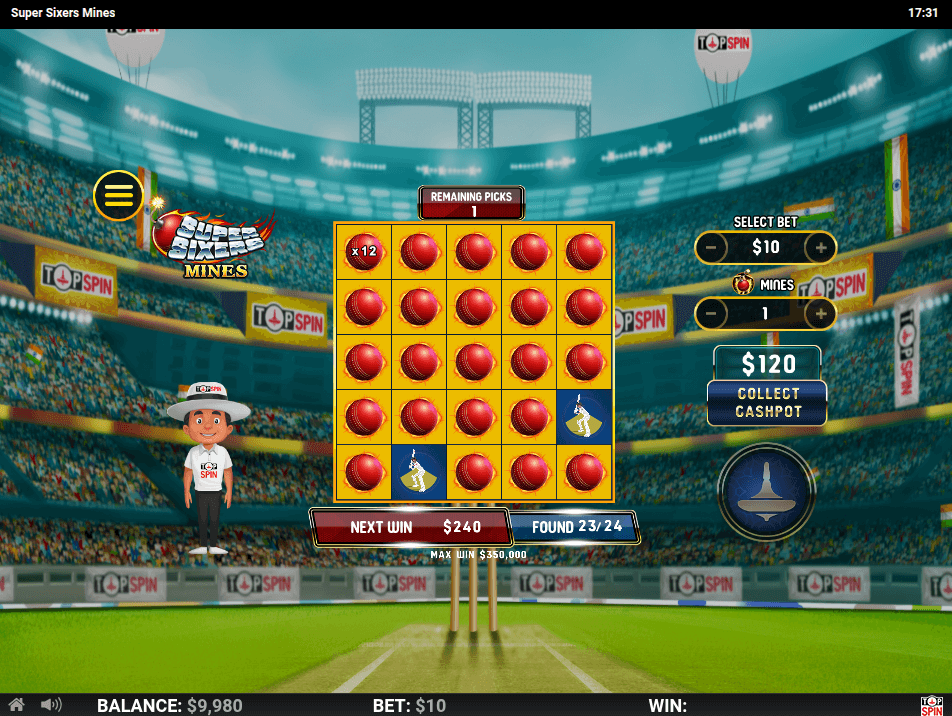This screenshot has height=716, width=952.
Task: Toggle the sound speaker icon
Action: coord(50,705)
